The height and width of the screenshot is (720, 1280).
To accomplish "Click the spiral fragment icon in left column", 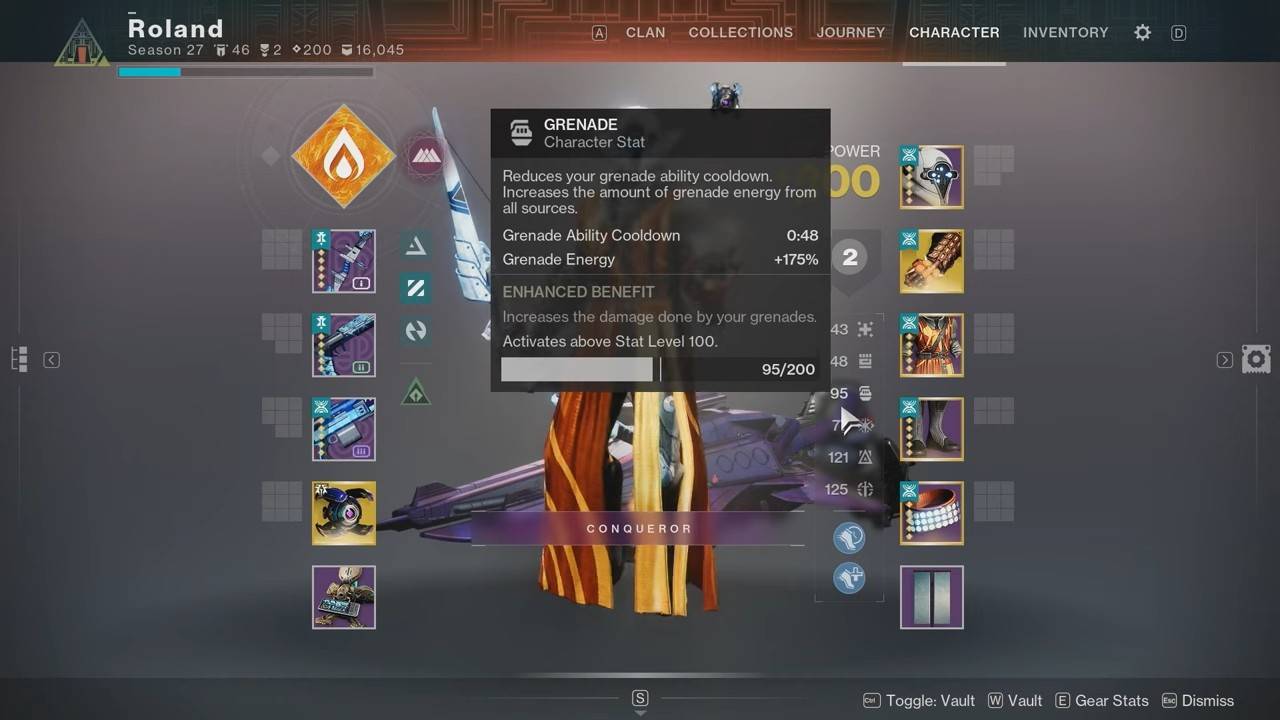I will (416, 331).
